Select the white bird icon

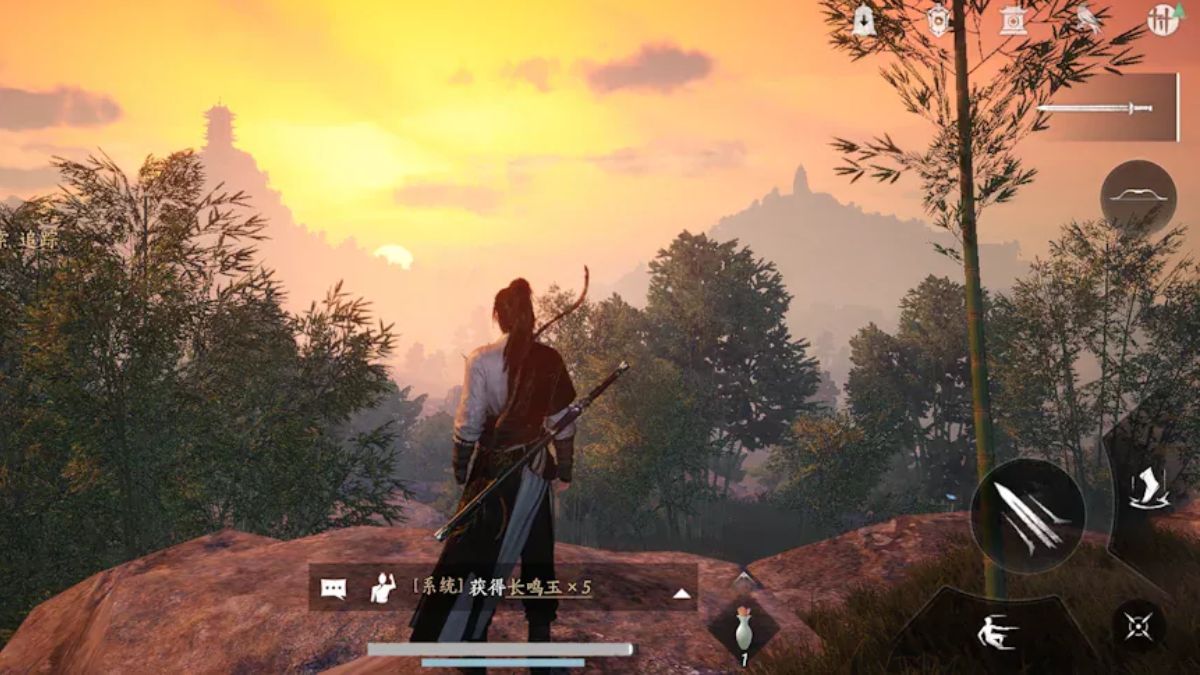coord(1088,21)
